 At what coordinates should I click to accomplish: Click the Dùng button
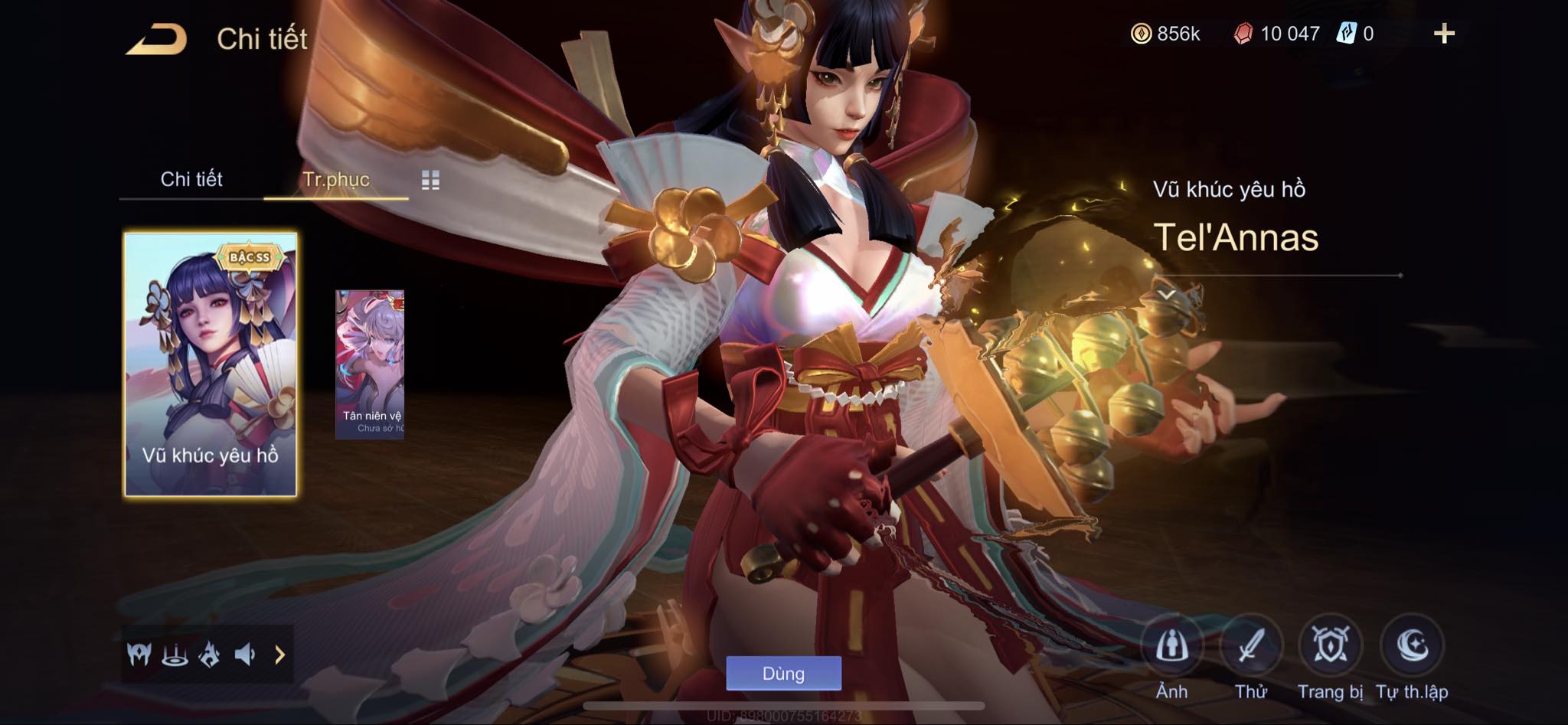pyautogui.click(x=783, y=674)
